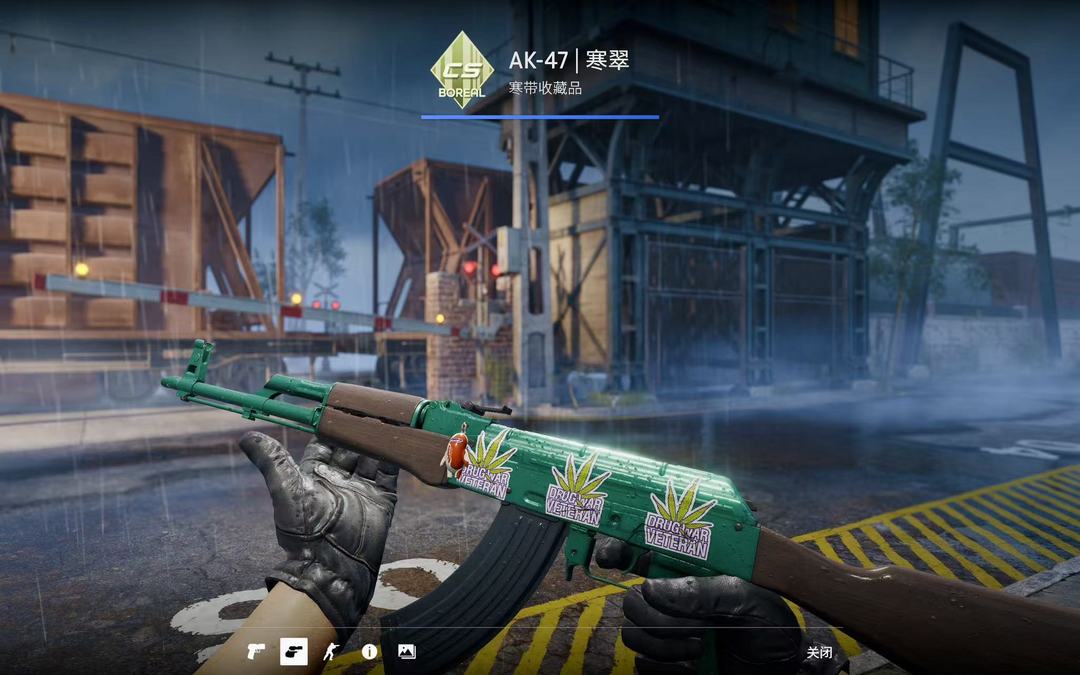Image resolution: width=1080 pixels, height=675 pixels.
Task: Select the highlighted held-in-hand weapon view
Action: (293, 652)
